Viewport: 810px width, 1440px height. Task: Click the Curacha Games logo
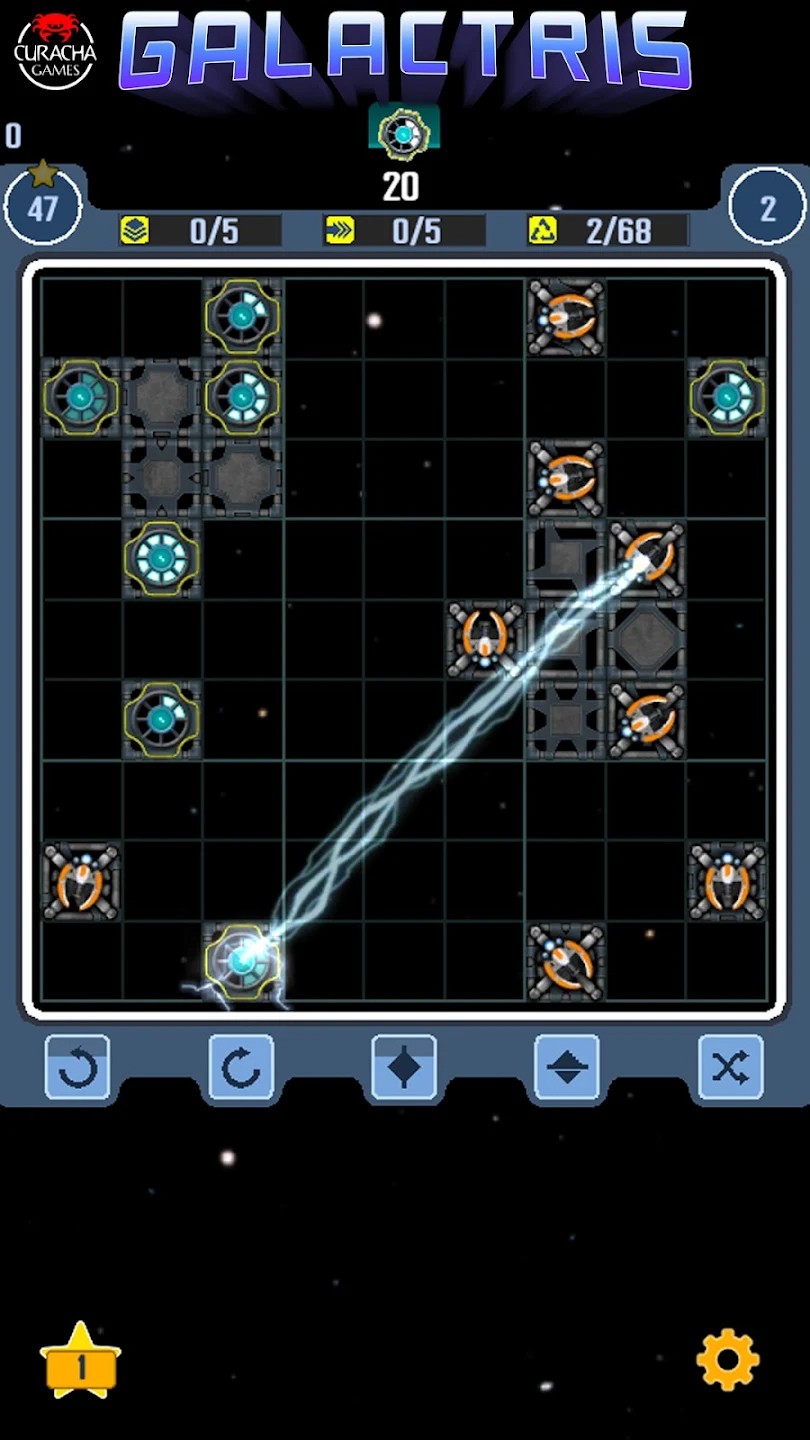(55, 51)
